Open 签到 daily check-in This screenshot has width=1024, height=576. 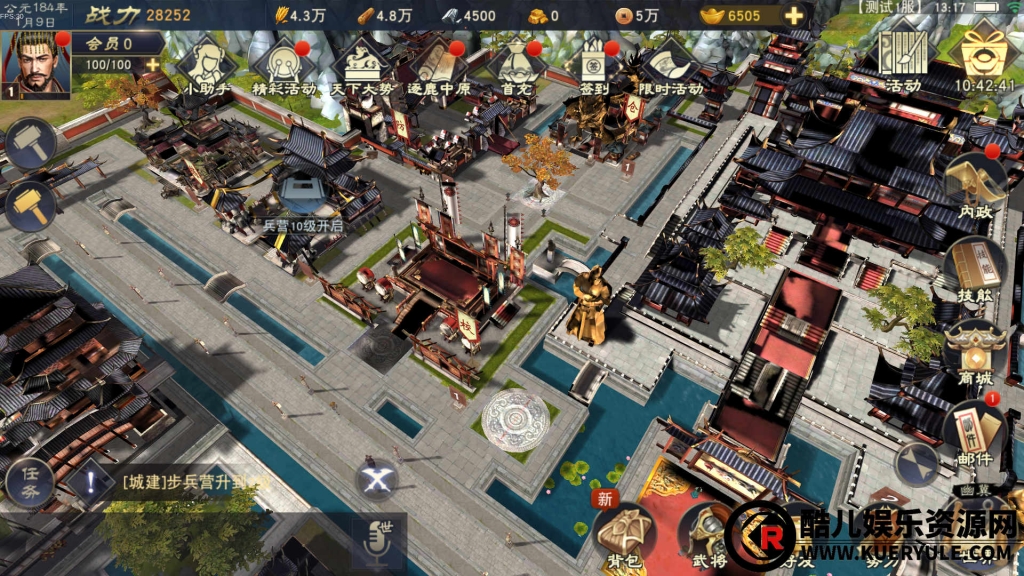[x=593, y=65]
